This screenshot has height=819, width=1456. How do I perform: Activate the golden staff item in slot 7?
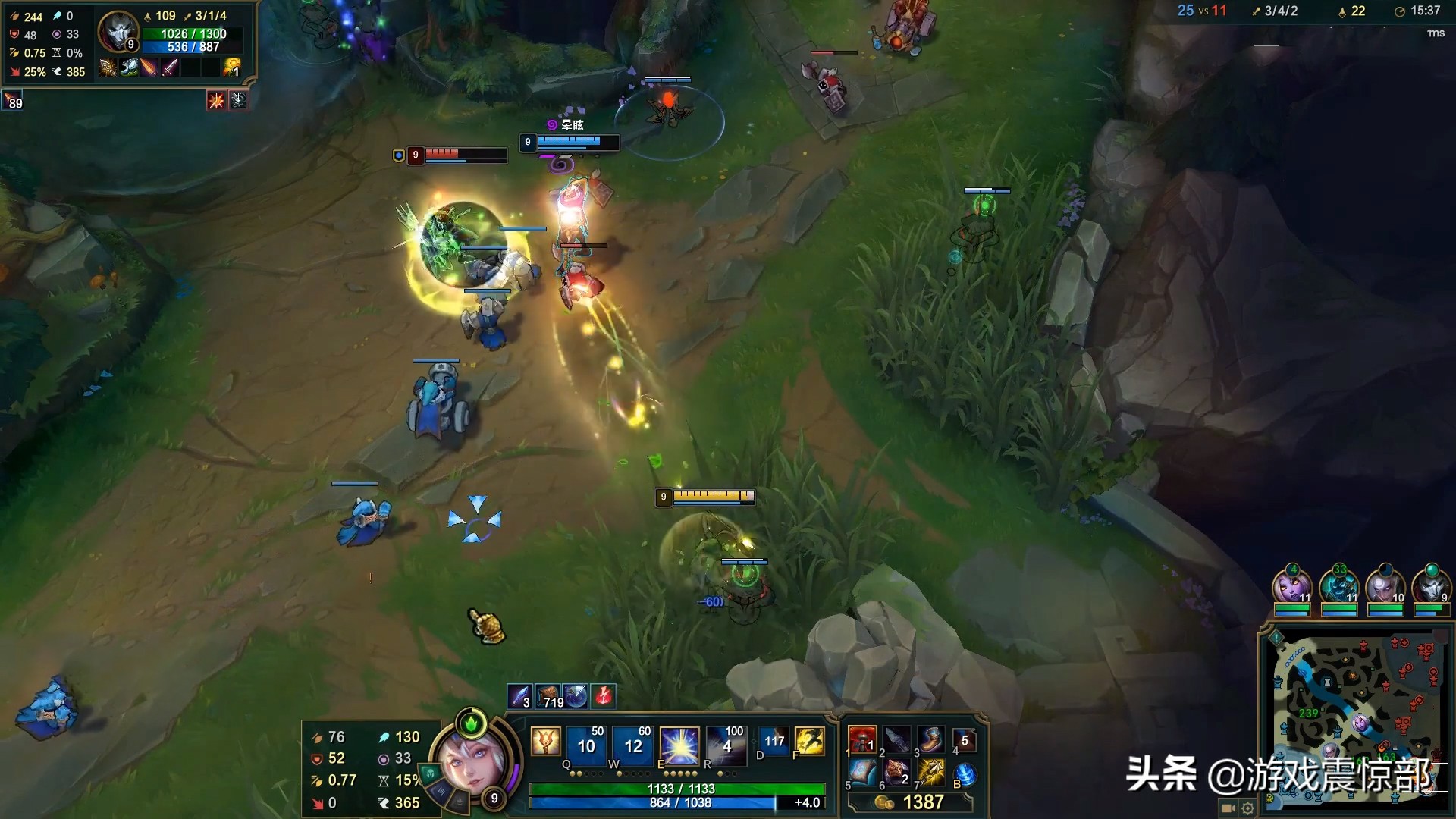931,773
